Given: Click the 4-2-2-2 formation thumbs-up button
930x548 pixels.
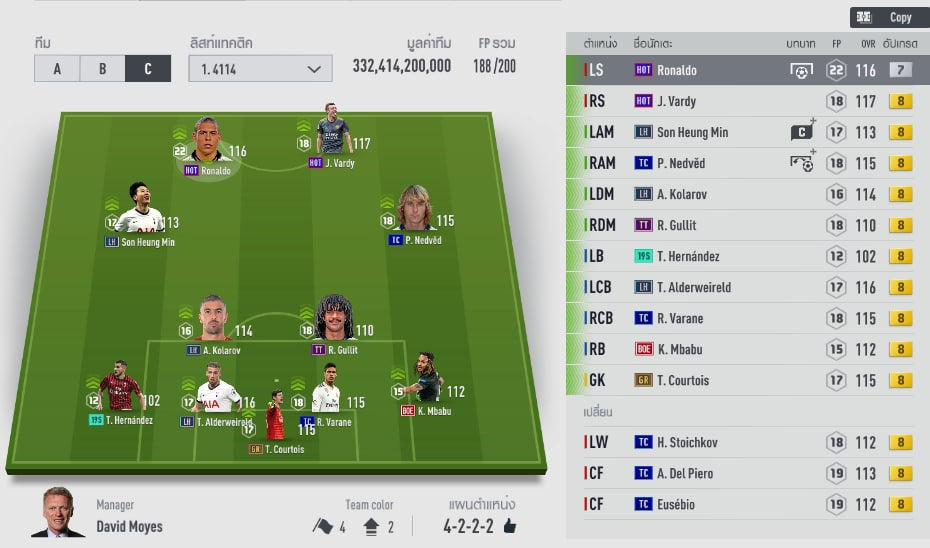Looking at the screenshot, I should click(x=510, y=526).
